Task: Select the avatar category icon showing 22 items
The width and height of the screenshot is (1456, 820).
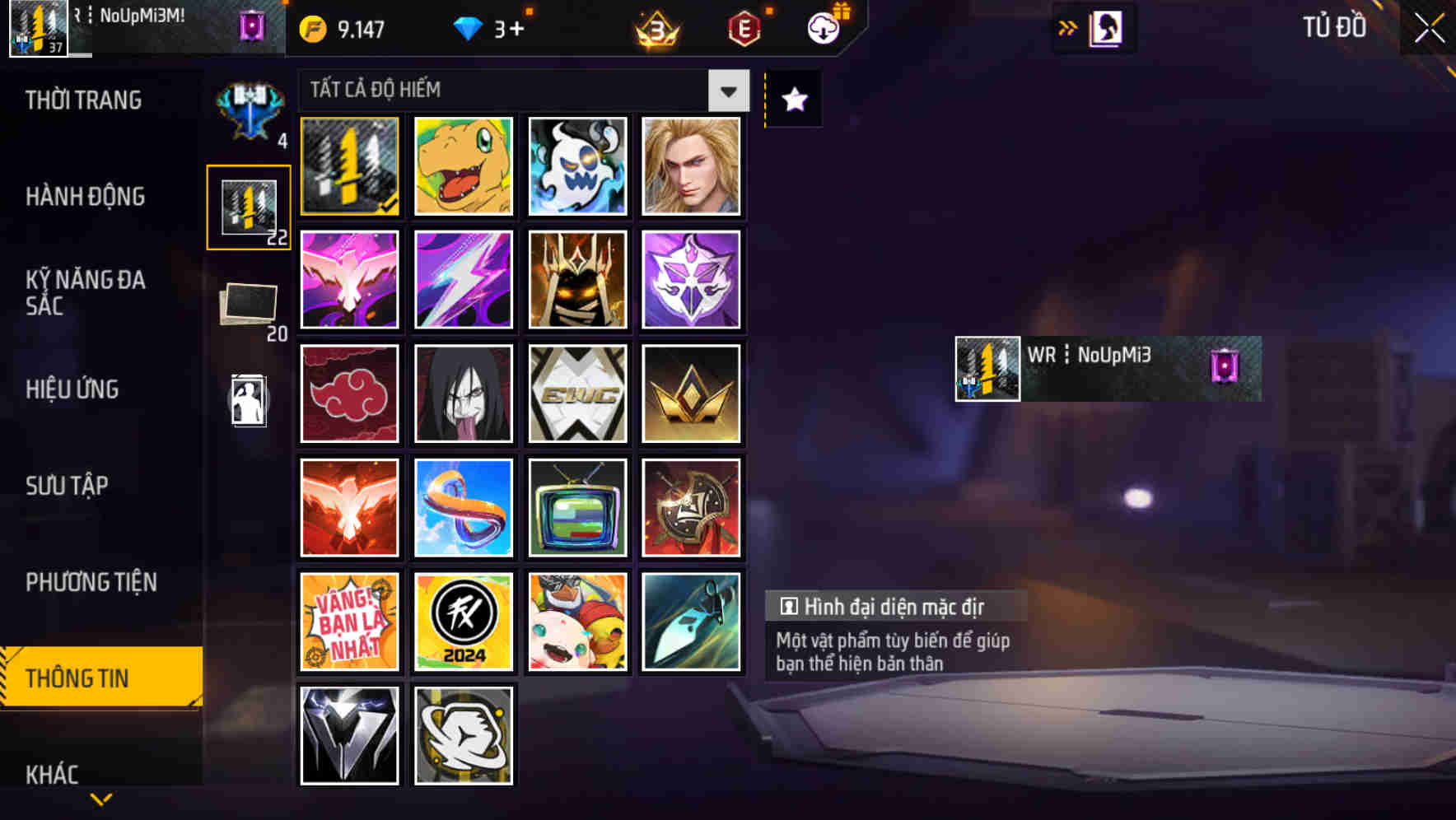Action: (x=249, y=206)
